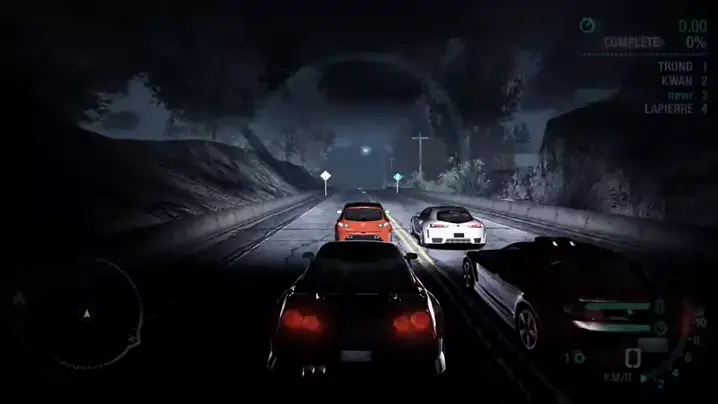Click the circular minimap
This screenshot has width=718, height=404.
pyautogui.click(x=86, y=314)
